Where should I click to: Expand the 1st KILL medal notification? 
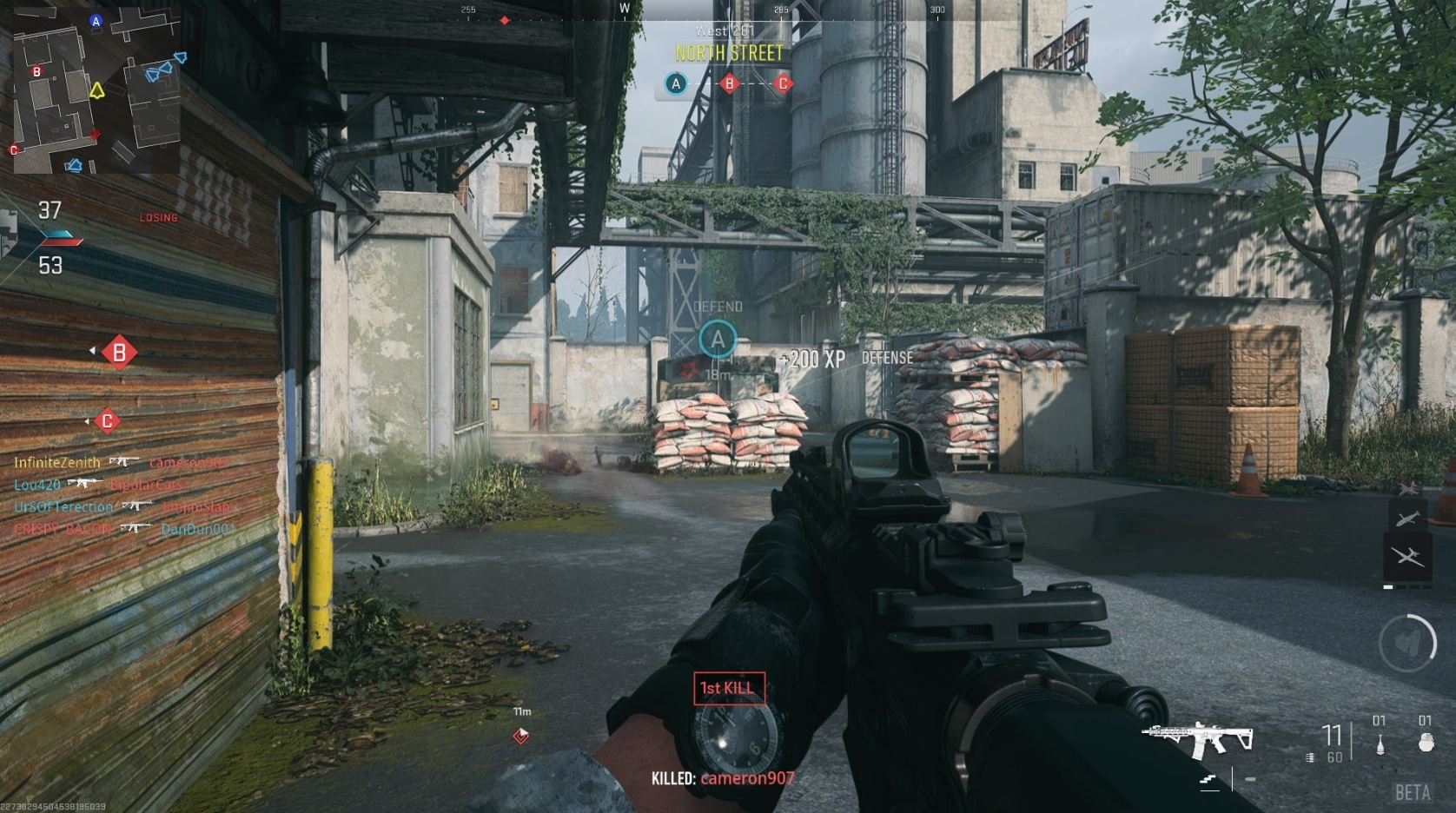(x=730, y=687)
